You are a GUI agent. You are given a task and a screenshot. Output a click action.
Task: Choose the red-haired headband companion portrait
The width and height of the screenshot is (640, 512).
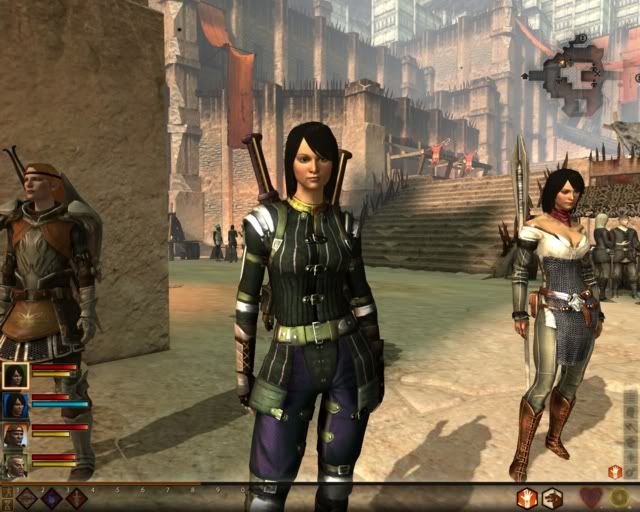point(15,436)
